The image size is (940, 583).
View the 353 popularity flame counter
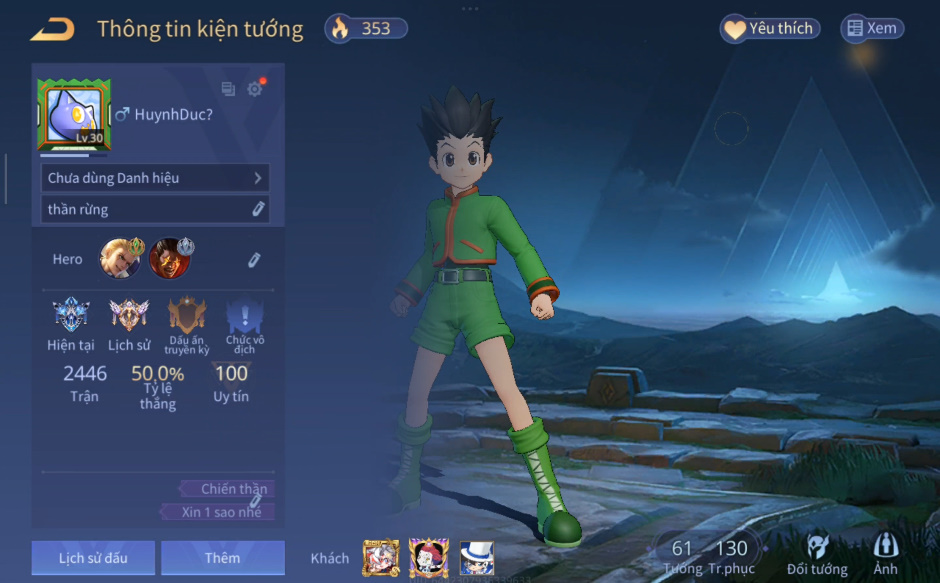(x=366, y=29)
